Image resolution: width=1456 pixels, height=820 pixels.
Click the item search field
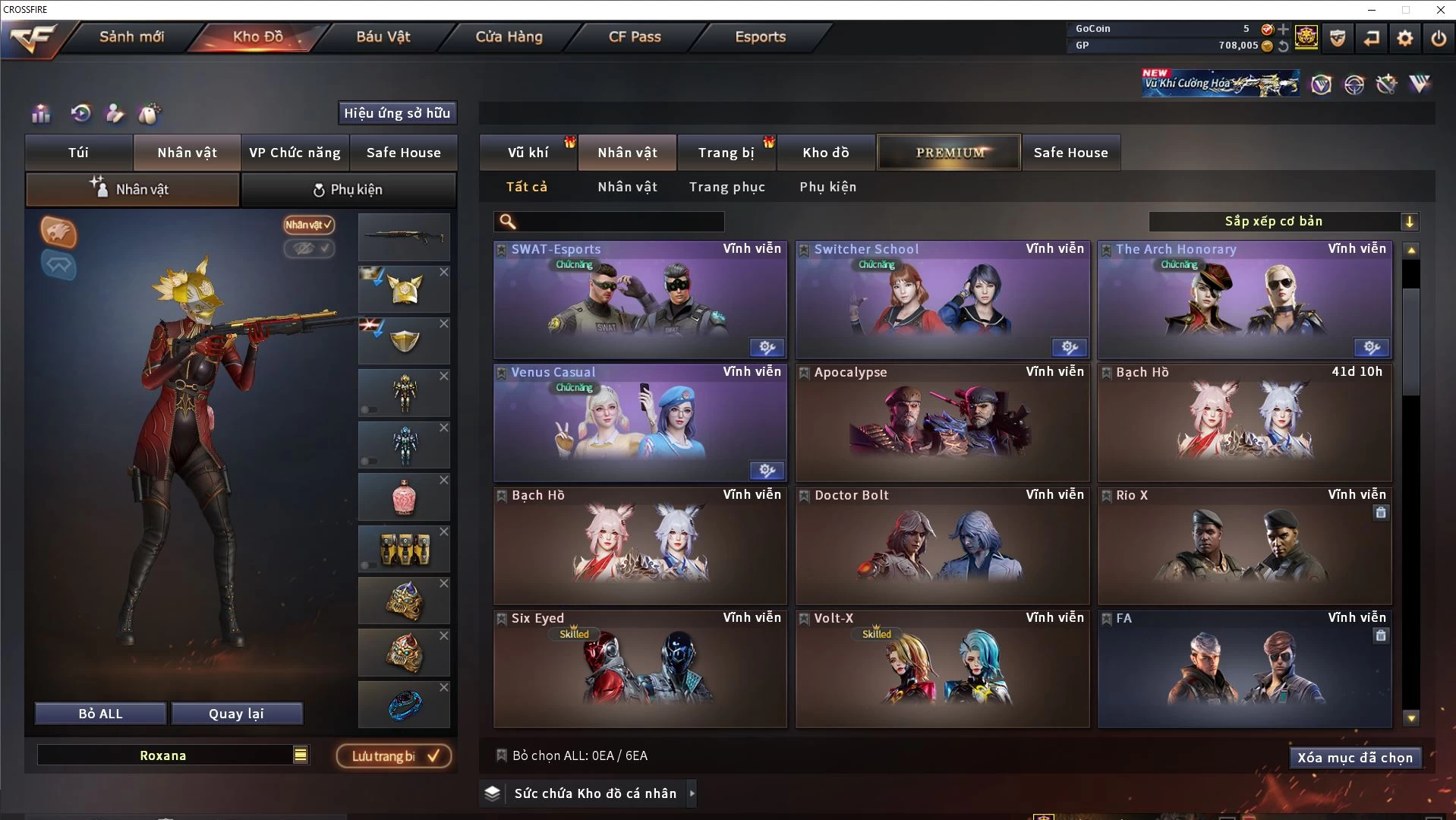pos(619,222)
